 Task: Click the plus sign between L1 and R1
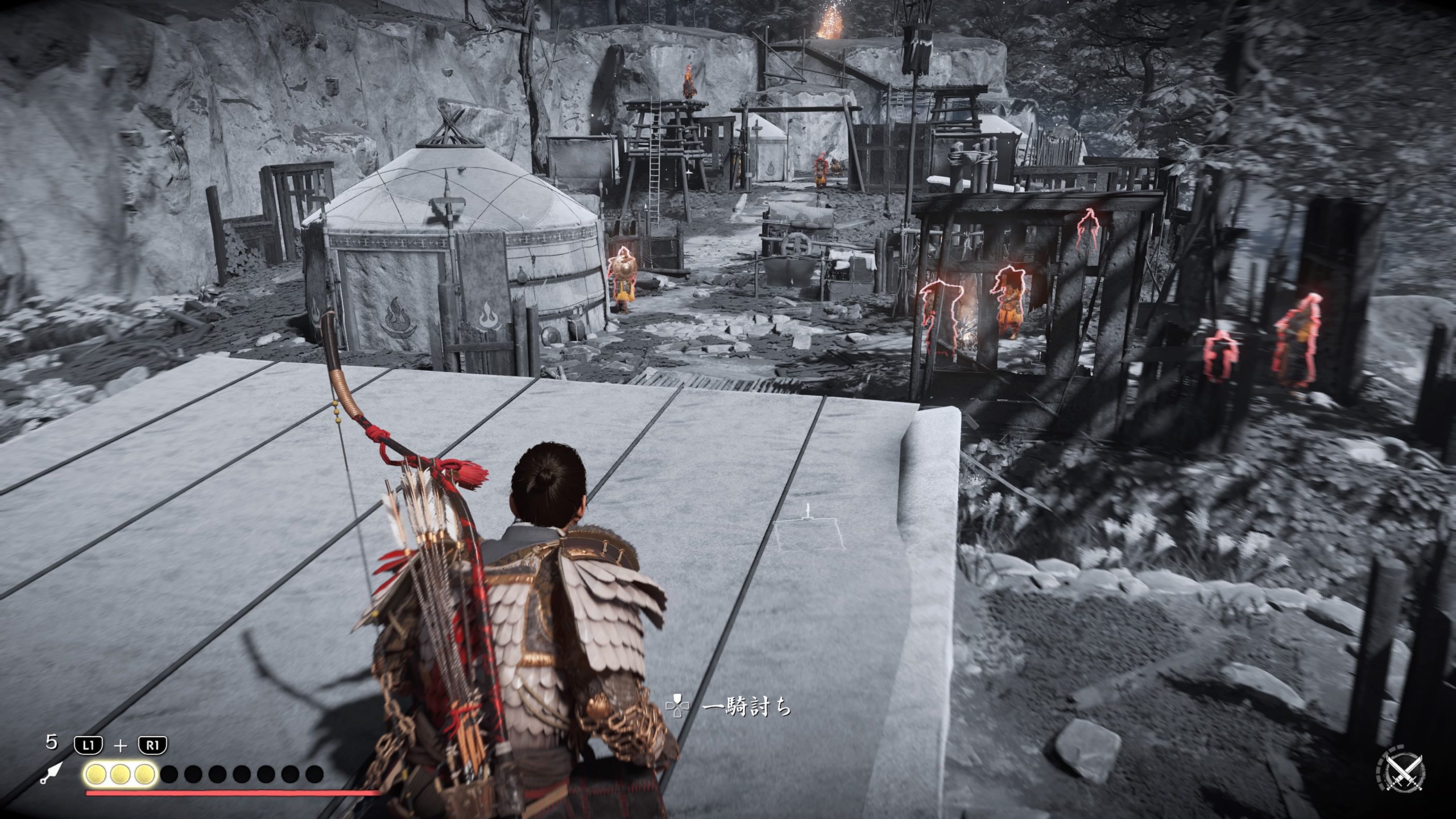[121, 745]
